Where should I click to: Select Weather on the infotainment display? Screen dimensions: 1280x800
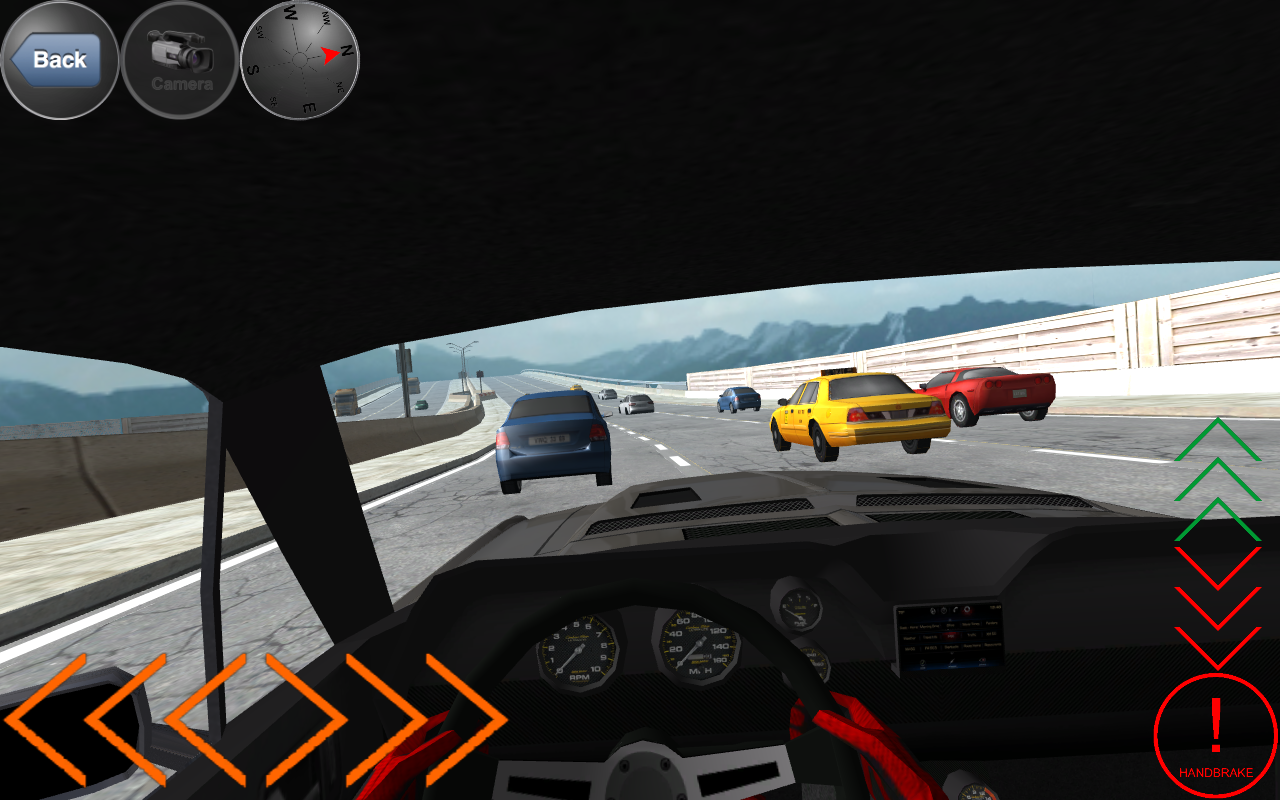coord(909,638)
